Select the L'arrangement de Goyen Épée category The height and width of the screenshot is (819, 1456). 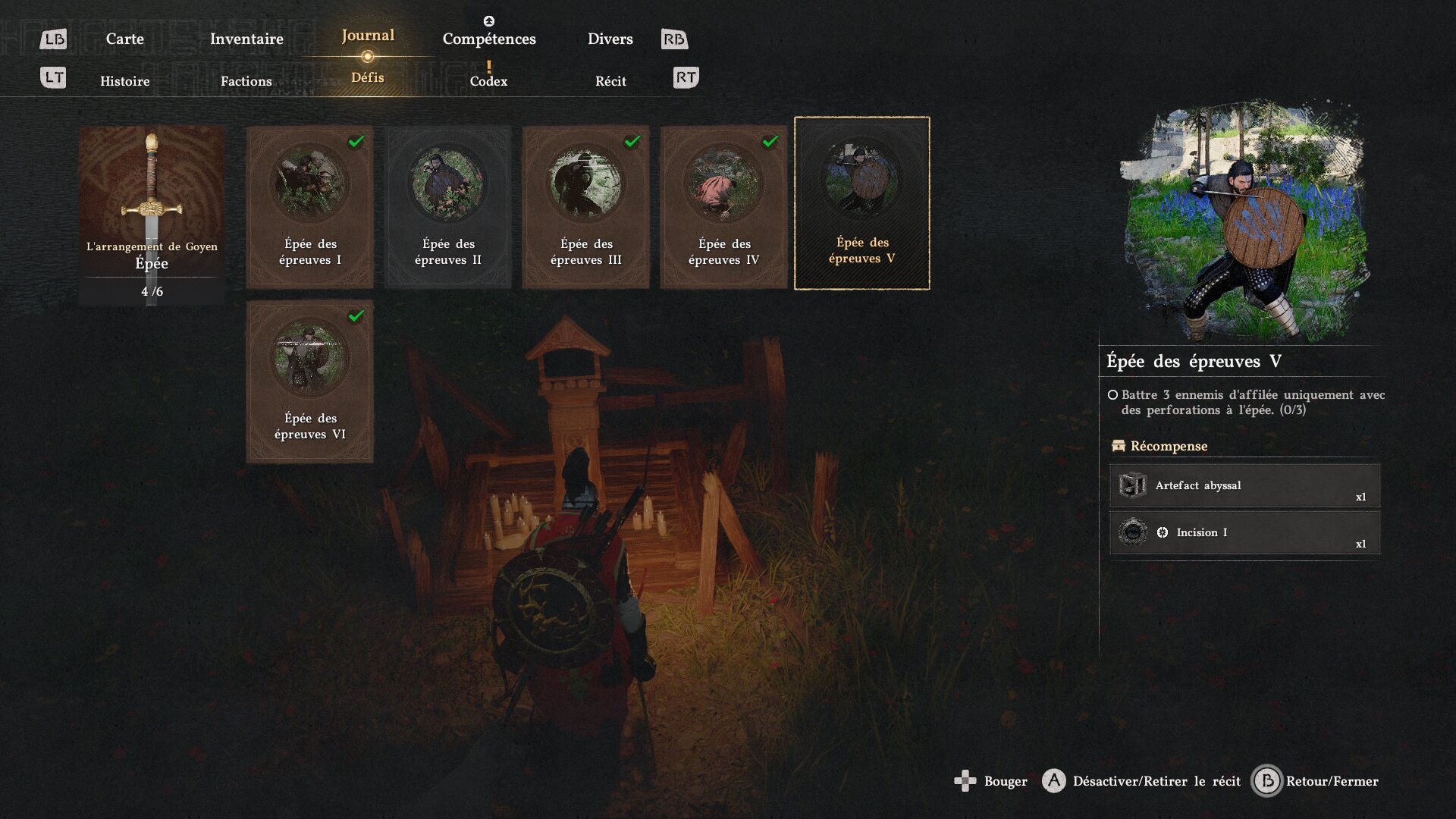(x=152, y=215)
